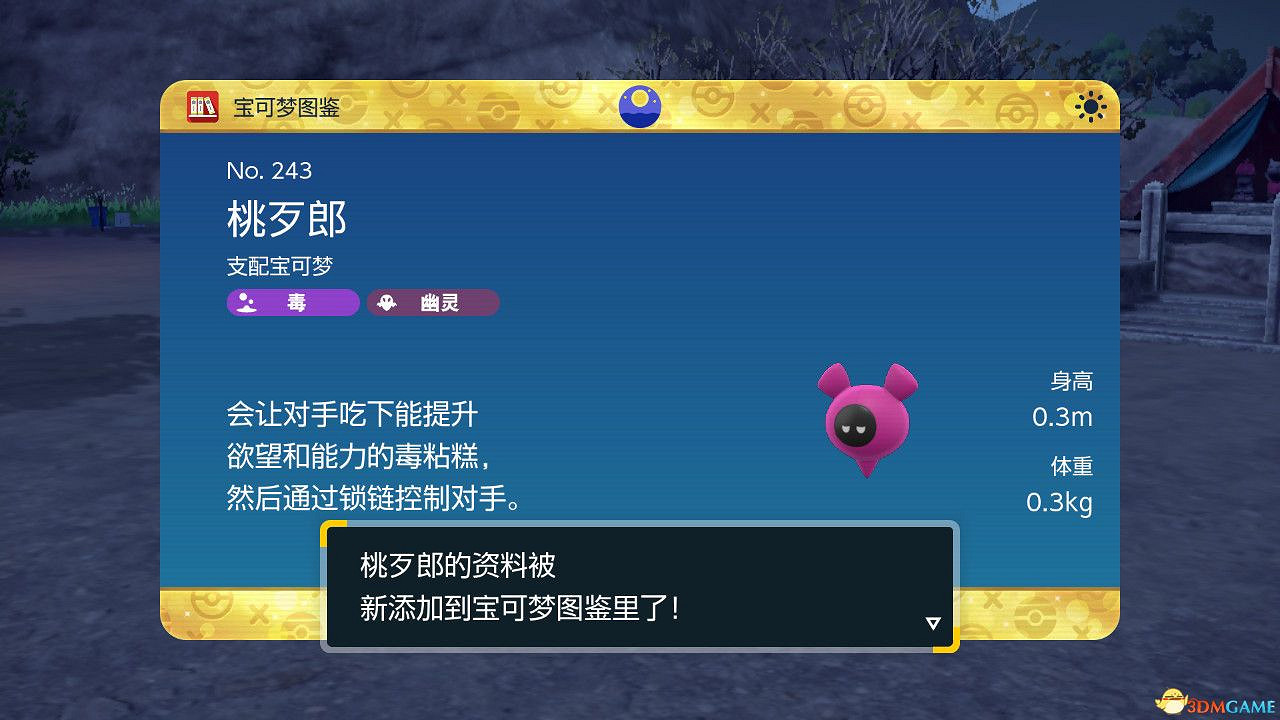The width and height of the screenshot is (1280, 720).
Task: Click the No. 243 entry label
Action: point(268,171)
